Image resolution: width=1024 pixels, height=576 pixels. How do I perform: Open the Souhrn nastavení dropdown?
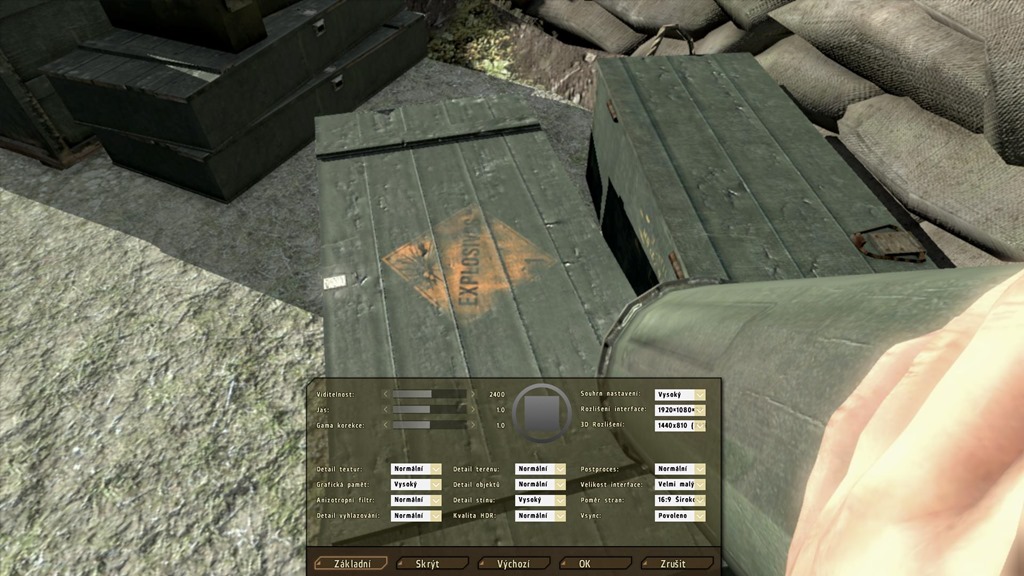point(680,395)
